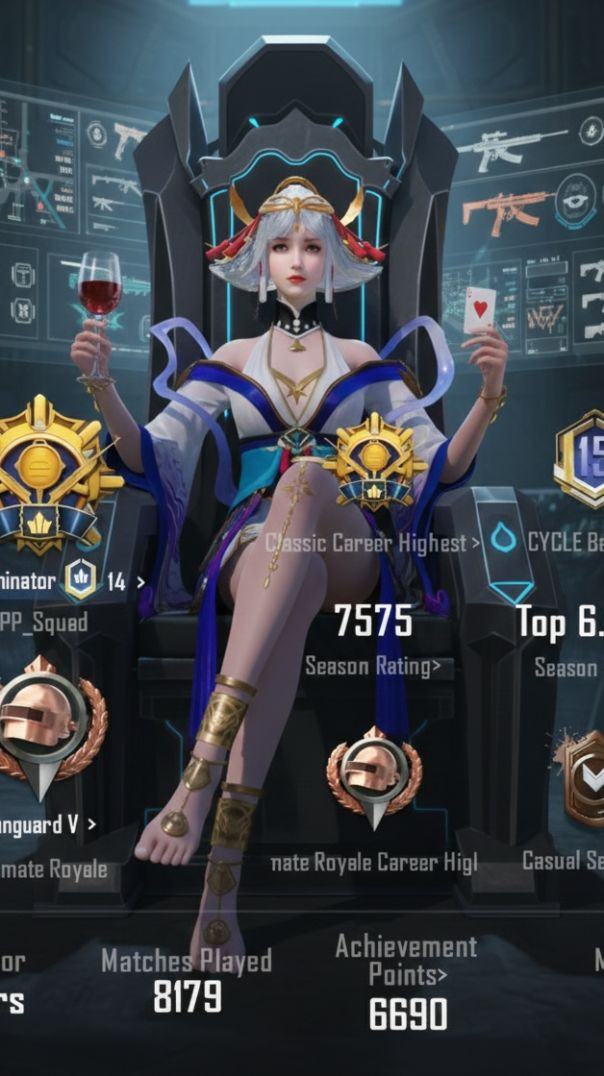Viewport: 604px width, 1076px height.
Task: View Achievement Points details
Action: (x=406, y=960)
